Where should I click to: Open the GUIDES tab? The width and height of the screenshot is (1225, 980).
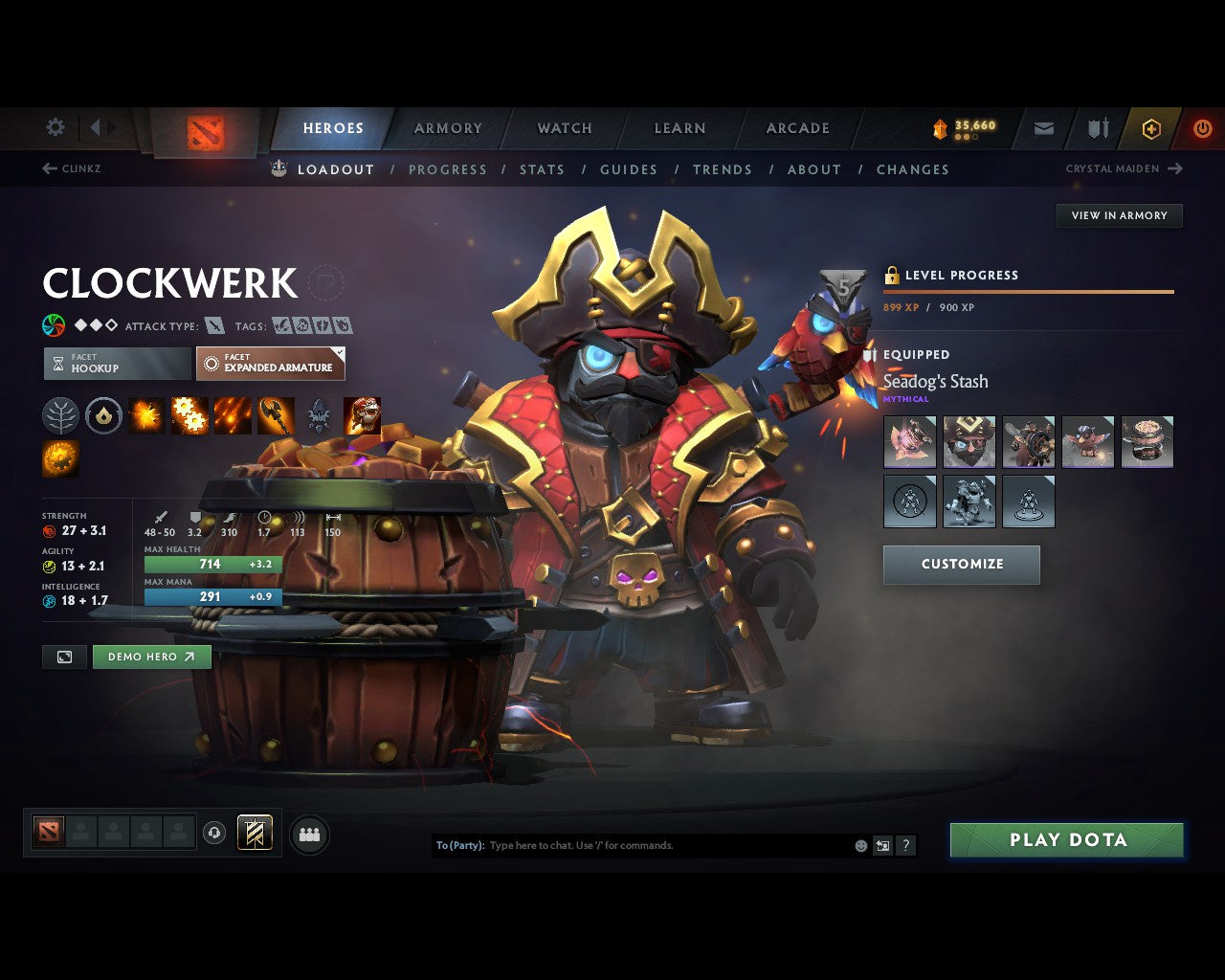click(x=628, y=169)
